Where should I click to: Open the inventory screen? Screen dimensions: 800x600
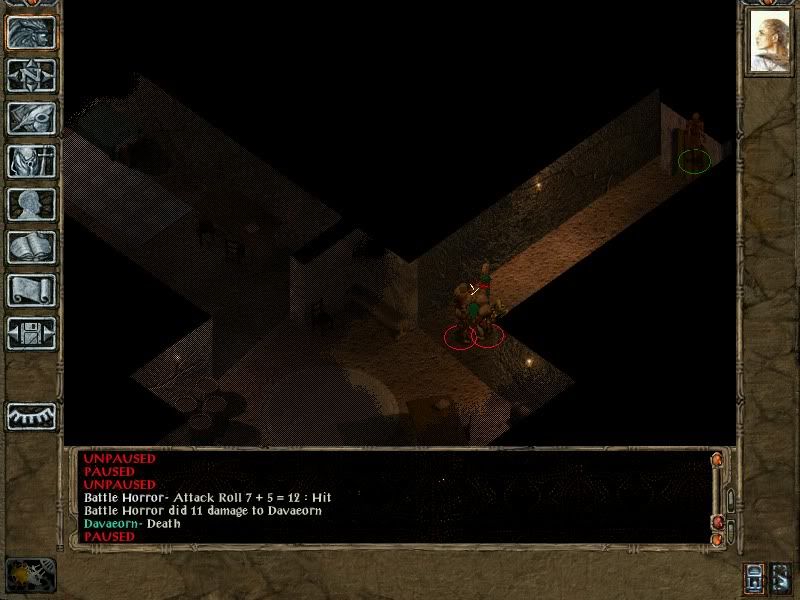pos(30,161)
